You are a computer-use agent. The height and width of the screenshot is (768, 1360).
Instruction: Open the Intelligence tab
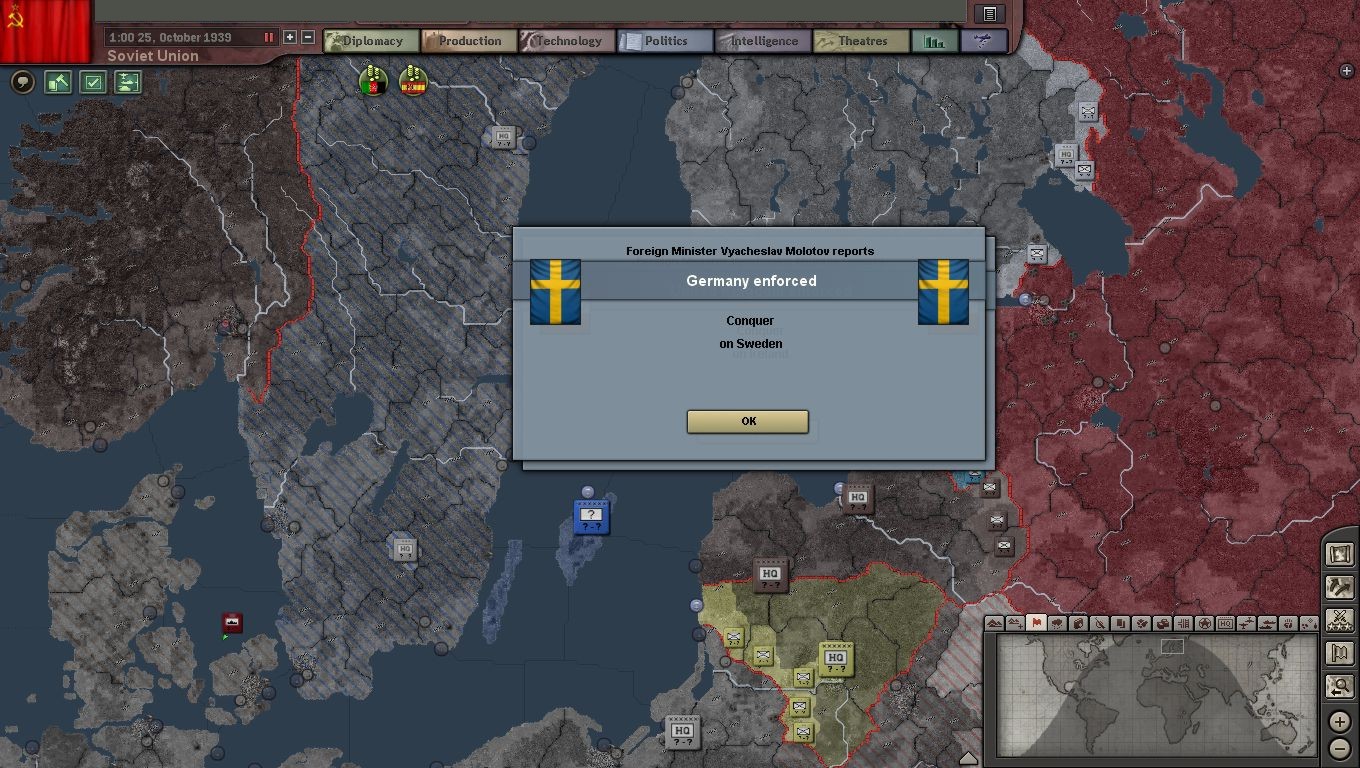(x=763, y=41)
